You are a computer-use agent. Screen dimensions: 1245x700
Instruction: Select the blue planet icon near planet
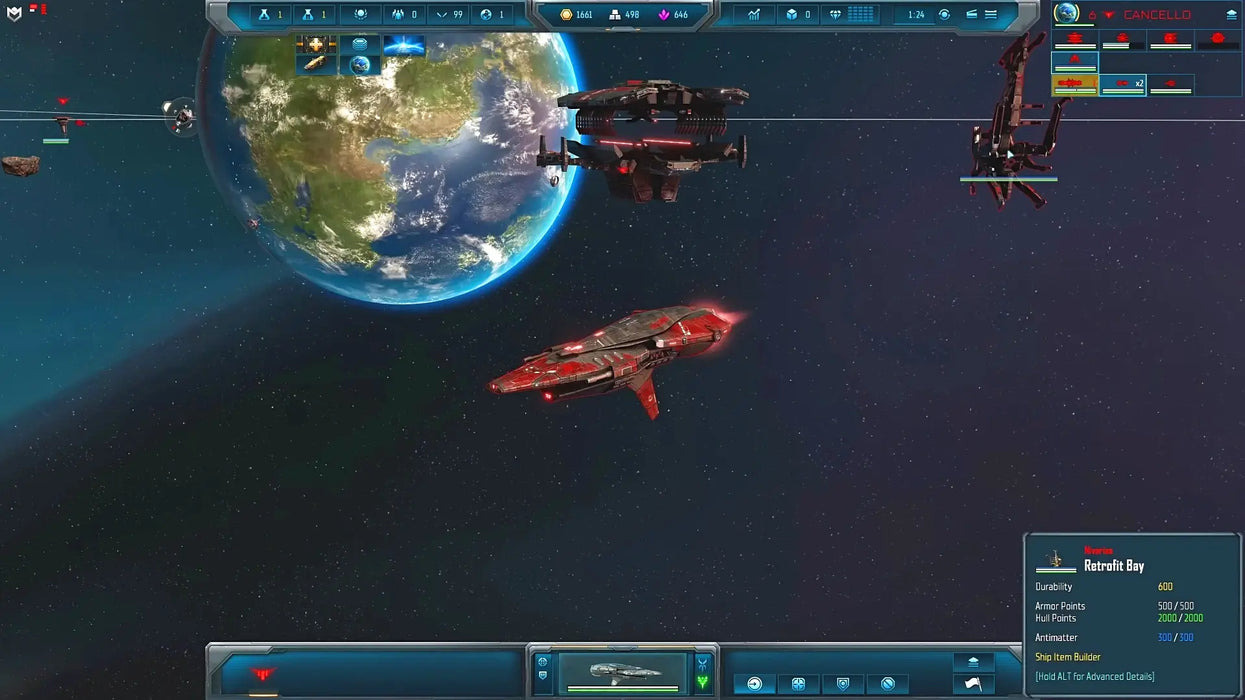[x=359, y=65]
